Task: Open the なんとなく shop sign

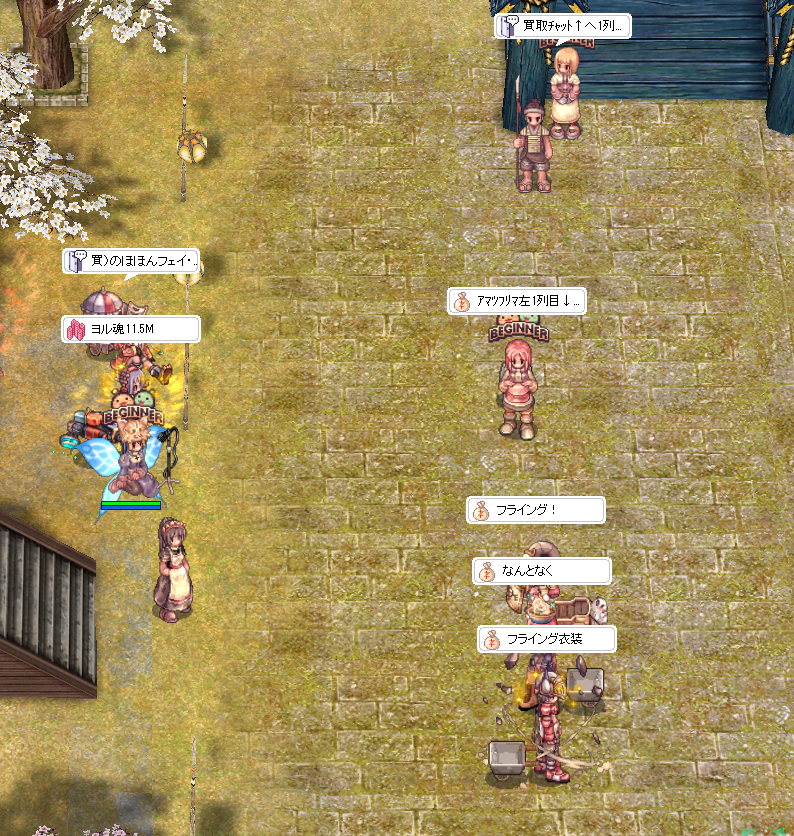Action: click(x=541, y=571)
